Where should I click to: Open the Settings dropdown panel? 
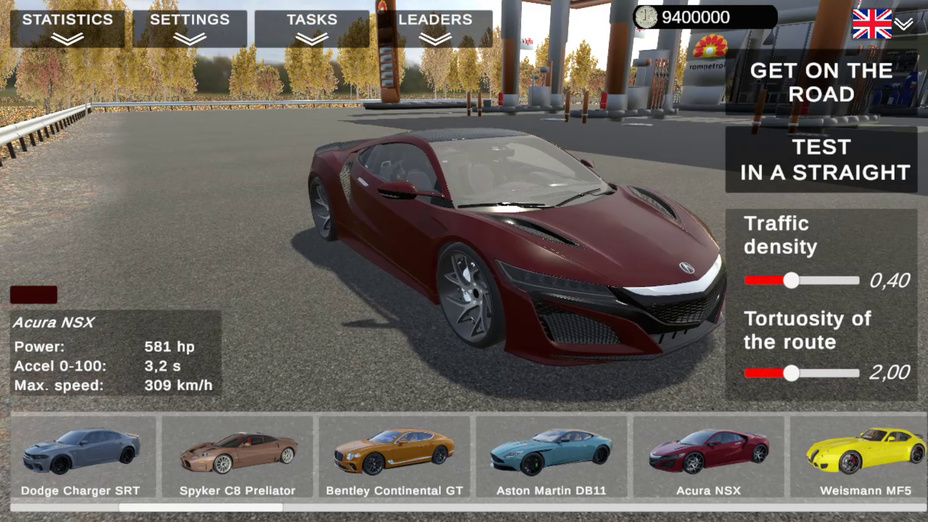(x=190, y=29)
